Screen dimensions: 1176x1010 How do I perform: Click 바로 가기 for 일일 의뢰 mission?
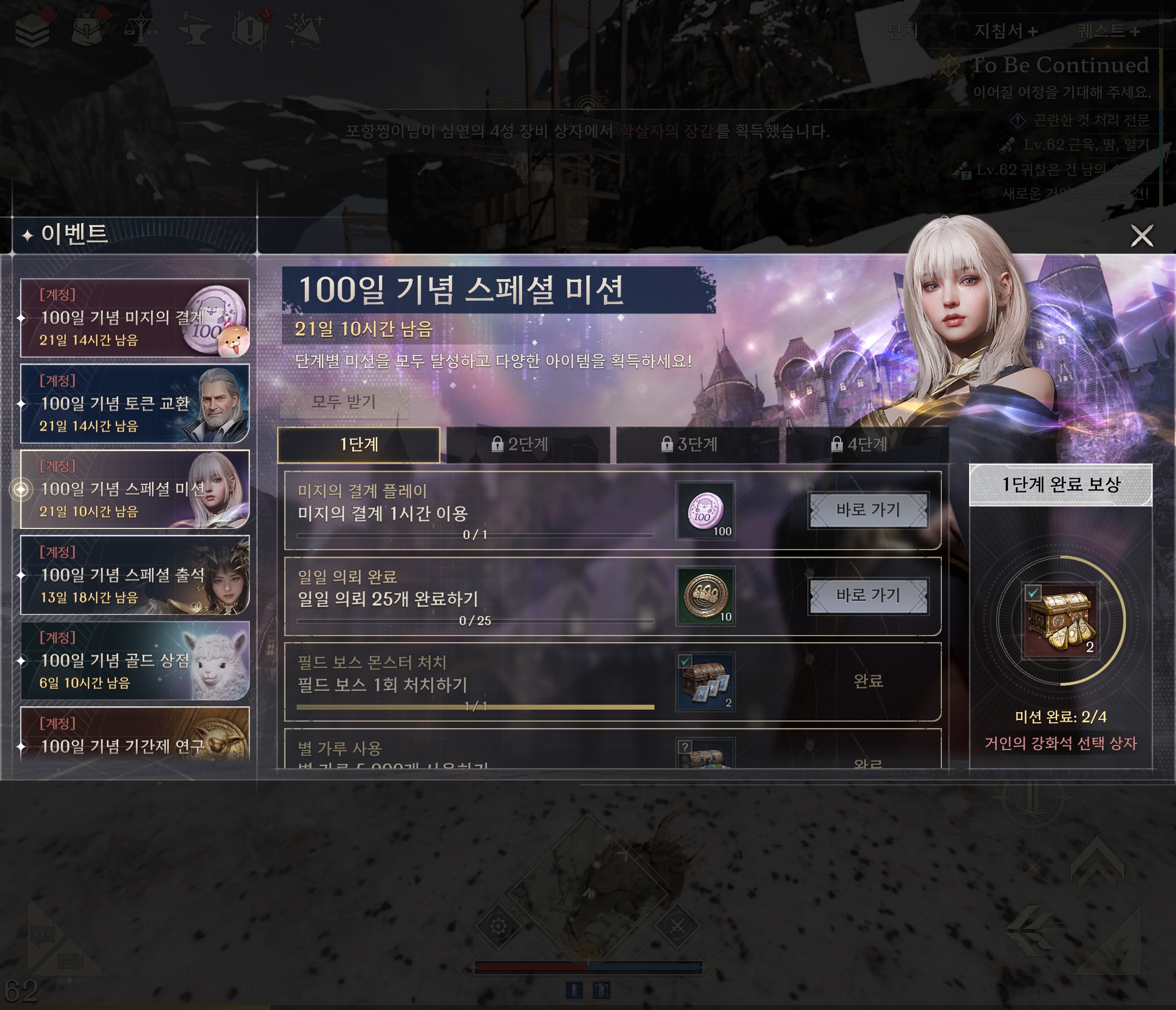point(868,595)
